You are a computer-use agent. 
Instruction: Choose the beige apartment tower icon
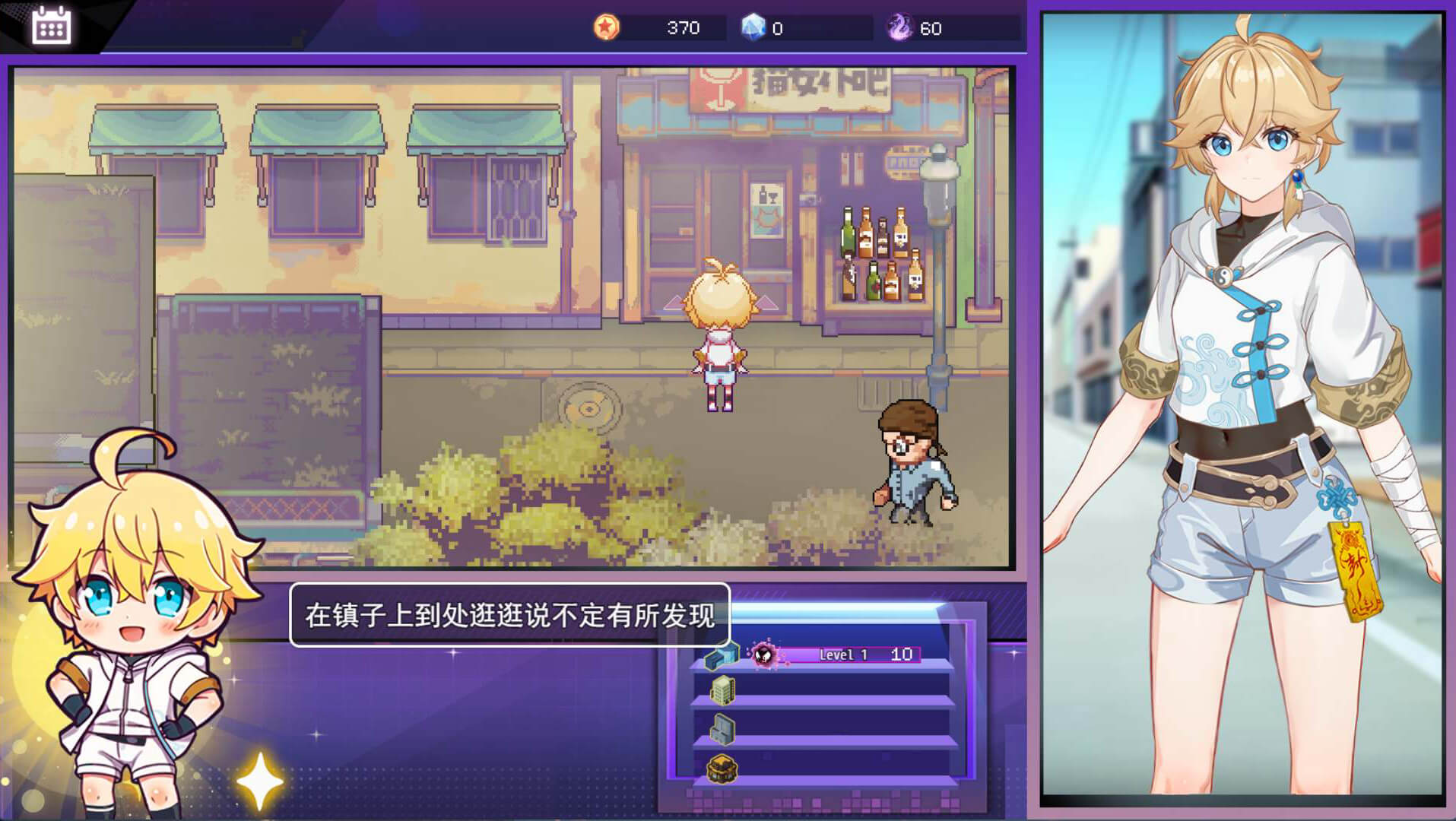(722, 690)
